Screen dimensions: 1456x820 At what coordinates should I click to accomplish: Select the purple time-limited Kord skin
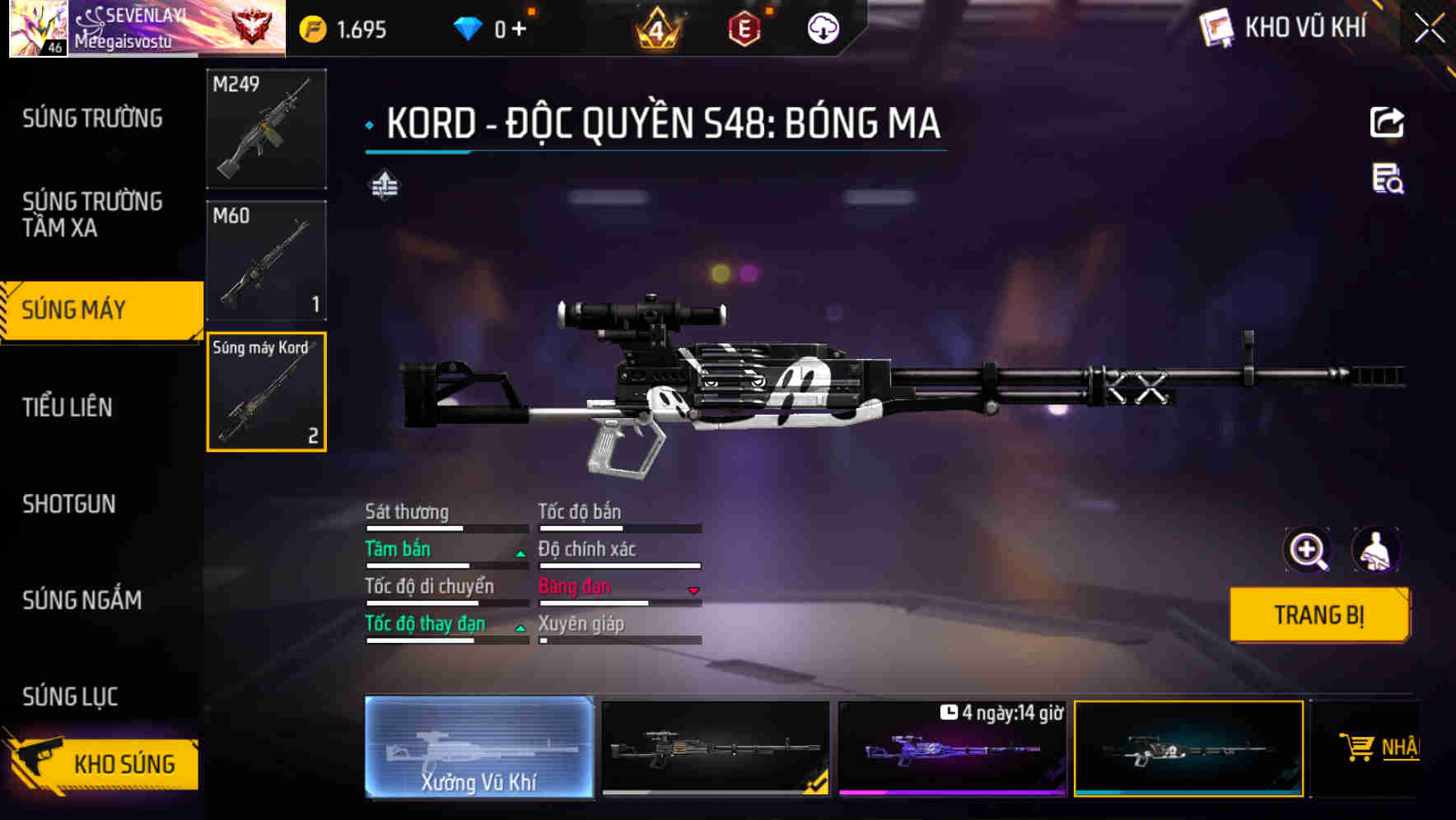tap(952, 749)
